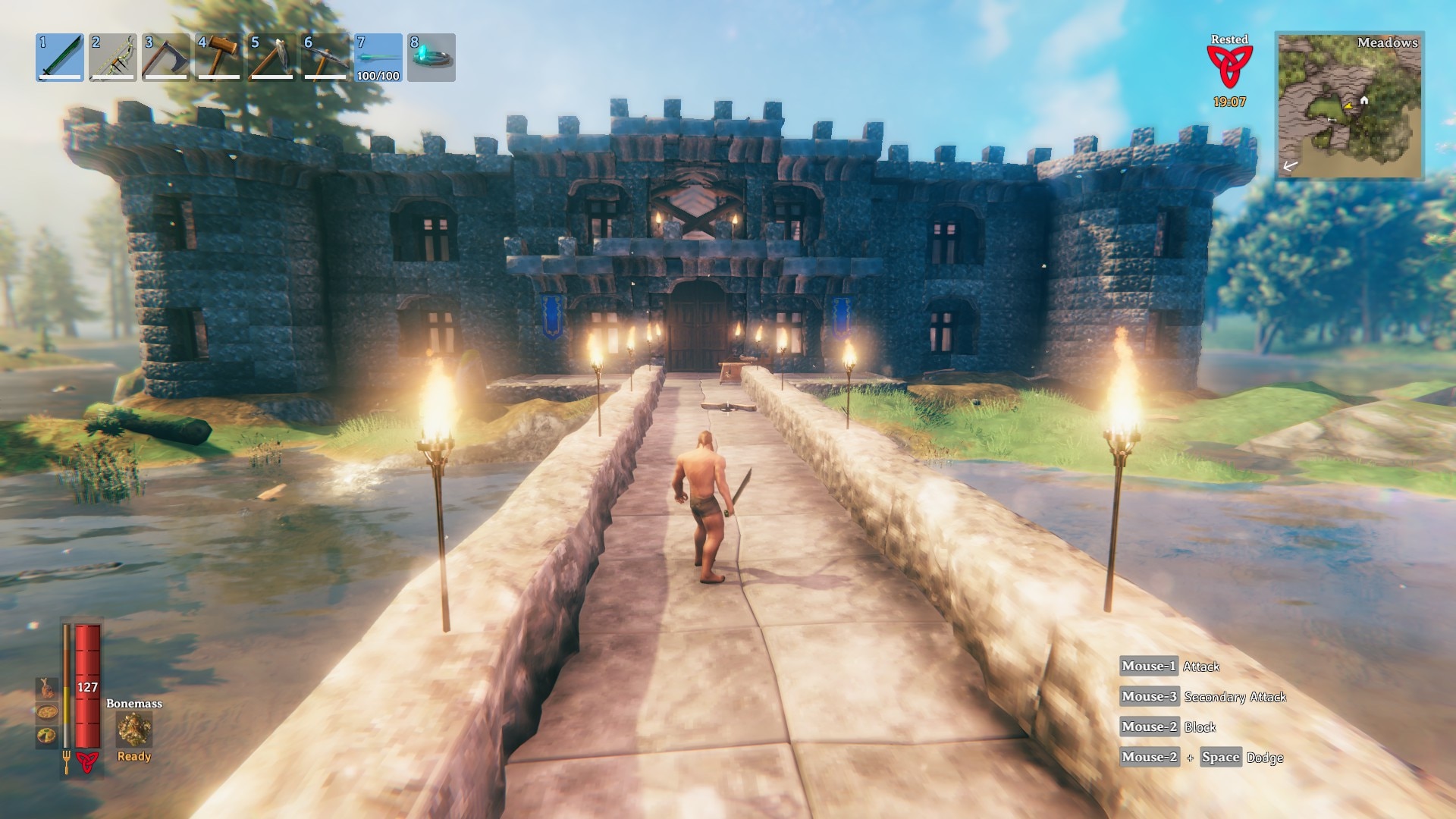The width and height of the screenshot is (1456, 819).
Task: Click the Rested status effect icon
Action: 1229,66
